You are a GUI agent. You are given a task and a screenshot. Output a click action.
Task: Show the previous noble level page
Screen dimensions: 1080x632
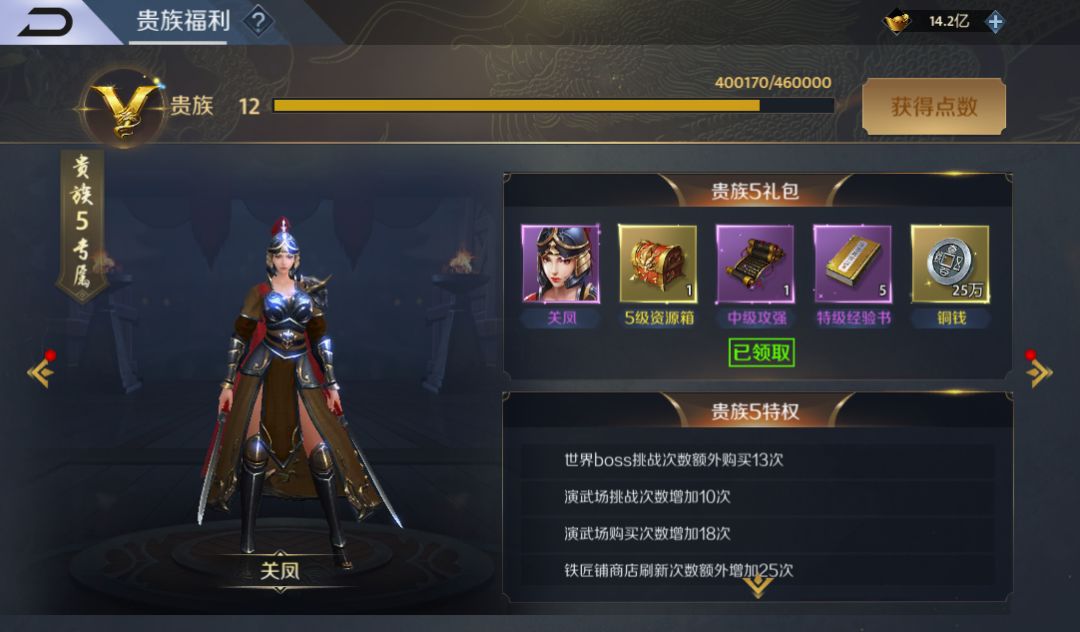click(41, 372)
